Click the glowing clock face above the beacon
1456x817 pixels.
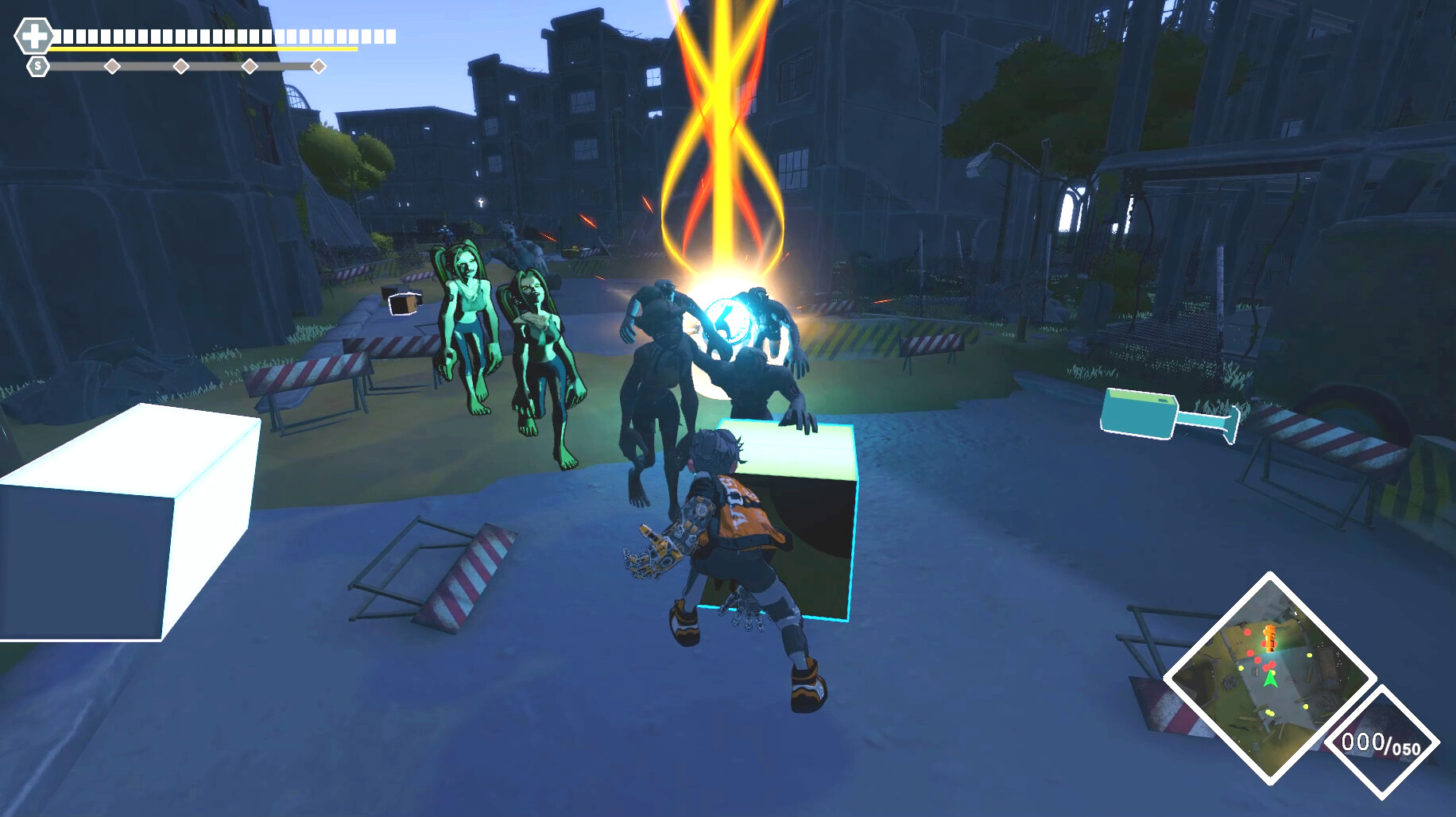point(728,320)
